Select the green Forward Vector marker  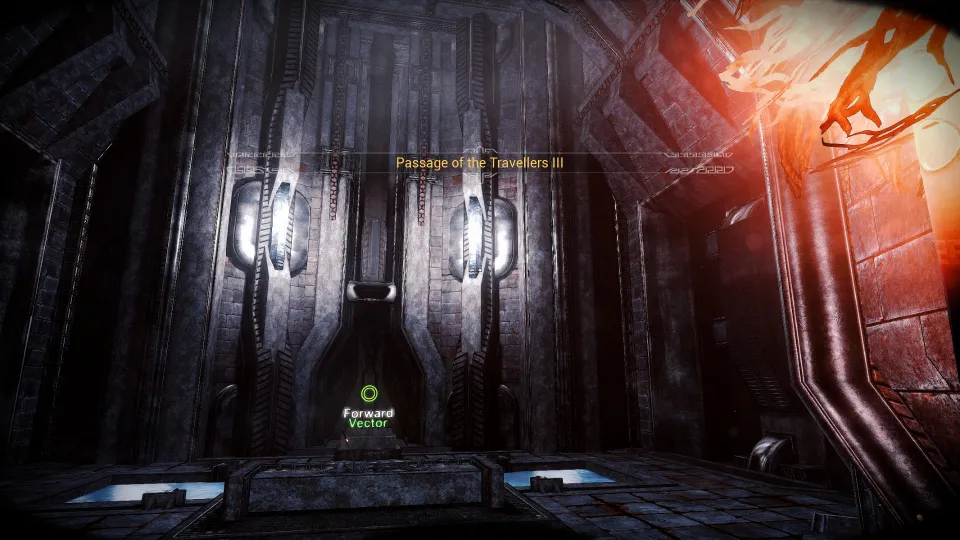coord(369,395)
